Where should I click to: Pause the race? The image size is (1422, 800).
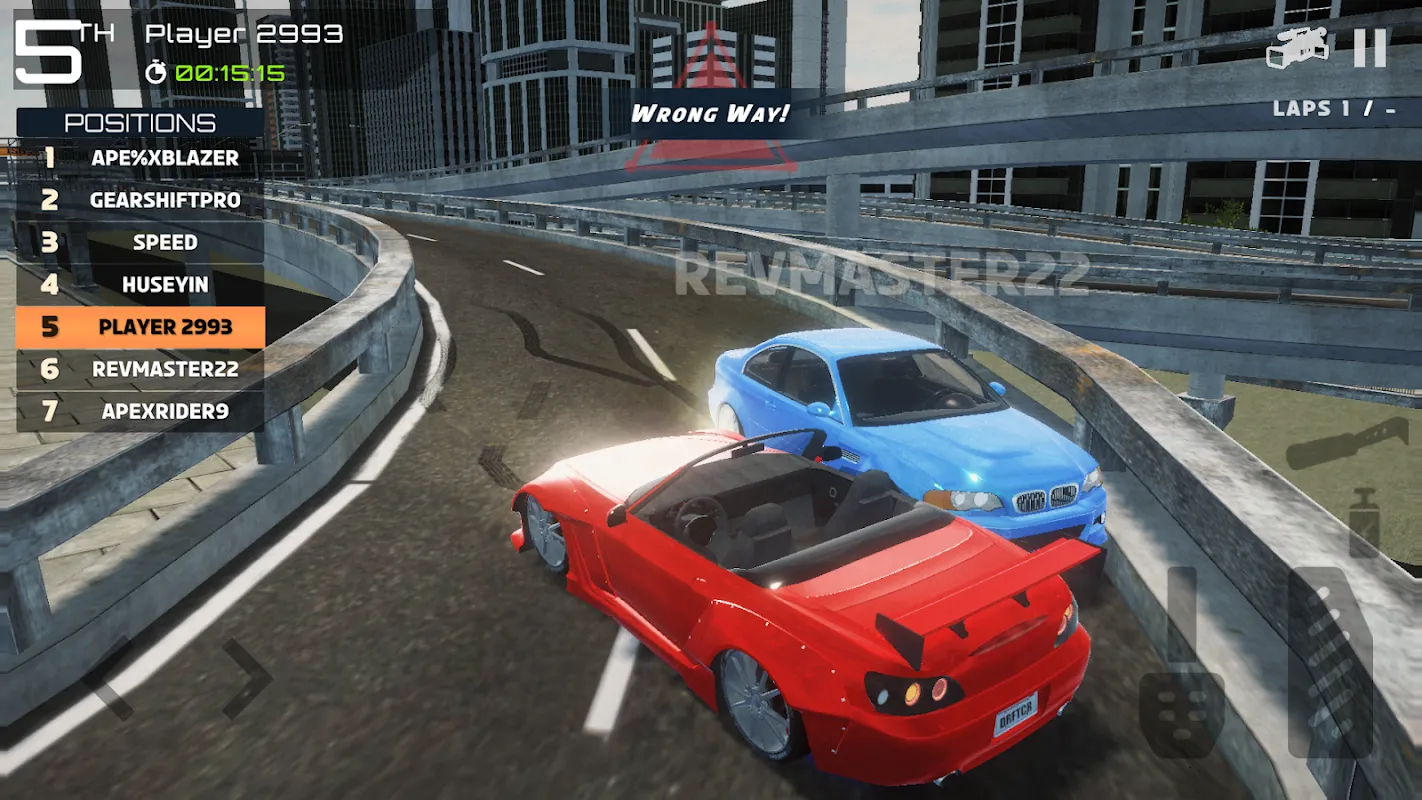1370,48
